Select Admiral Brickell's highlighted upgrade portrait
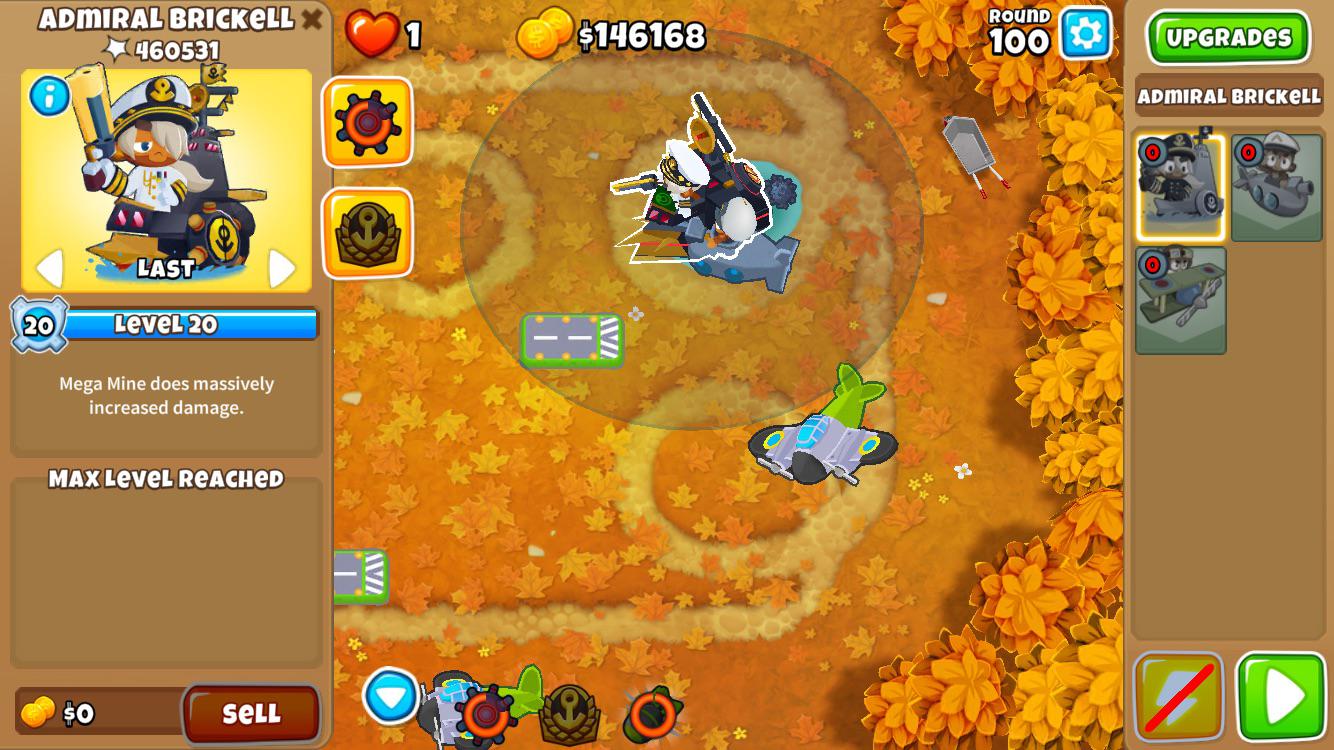 click(x=1182, y=188)
